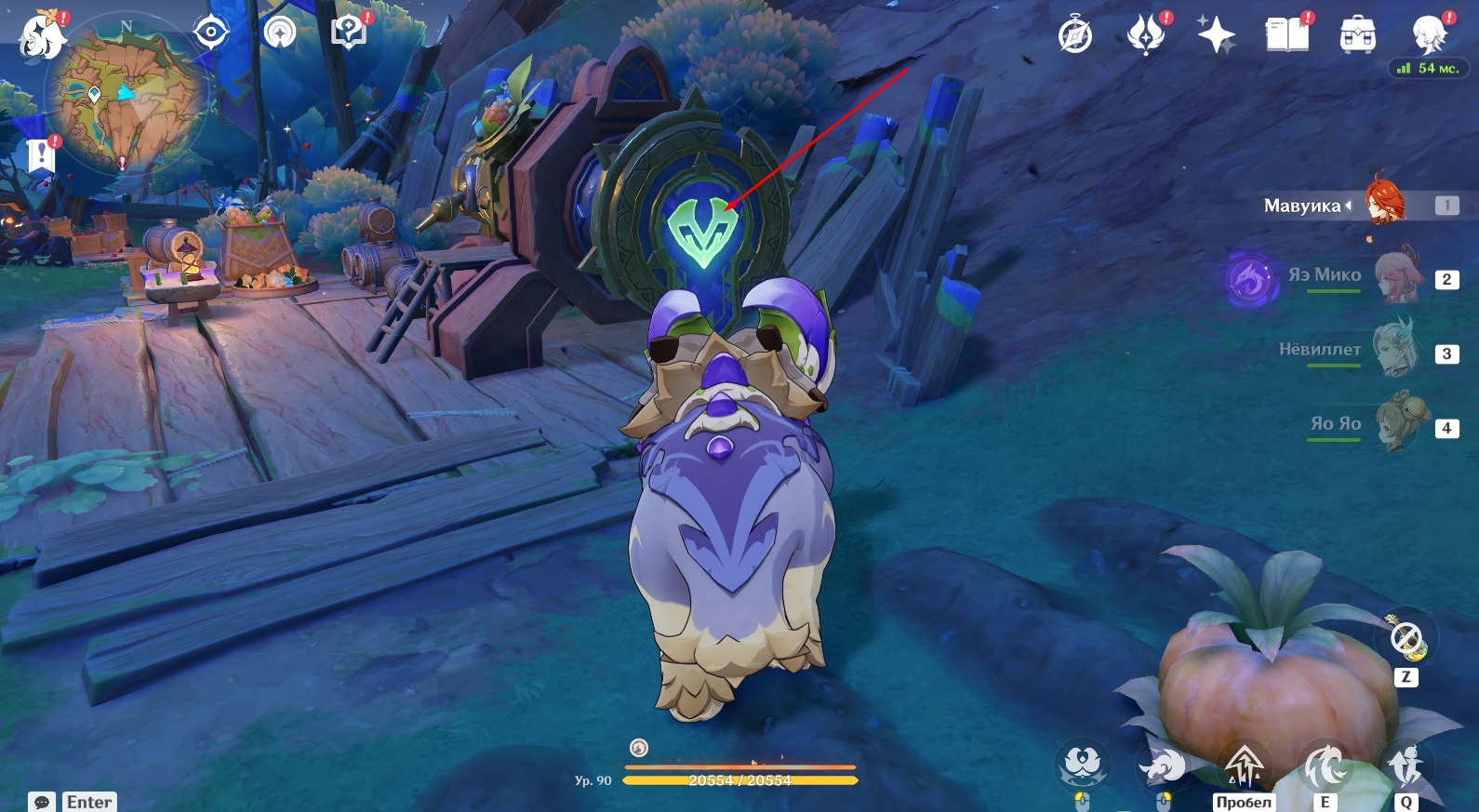Open the chat speech bubble
Viewport: 1479px width, 812px height.
[x=42, y=802]
